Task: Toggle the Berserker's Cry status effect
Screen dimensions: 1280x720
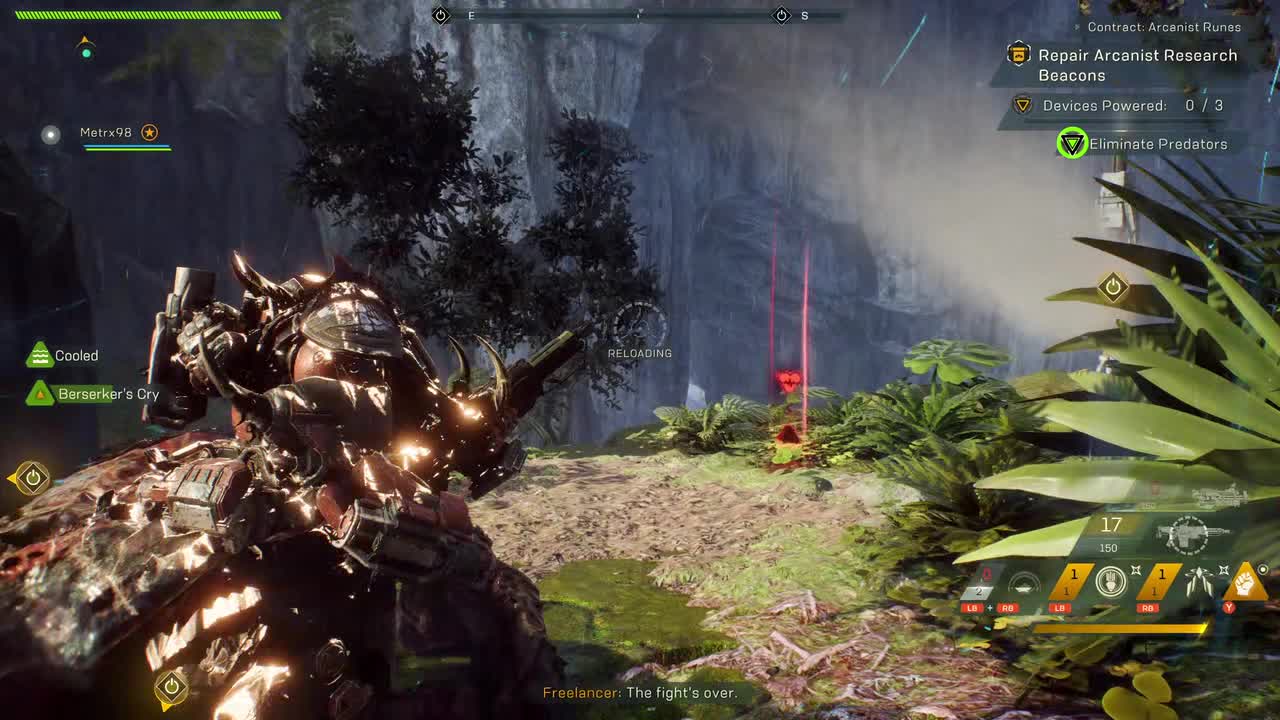Action: click(x=39, y=393)
